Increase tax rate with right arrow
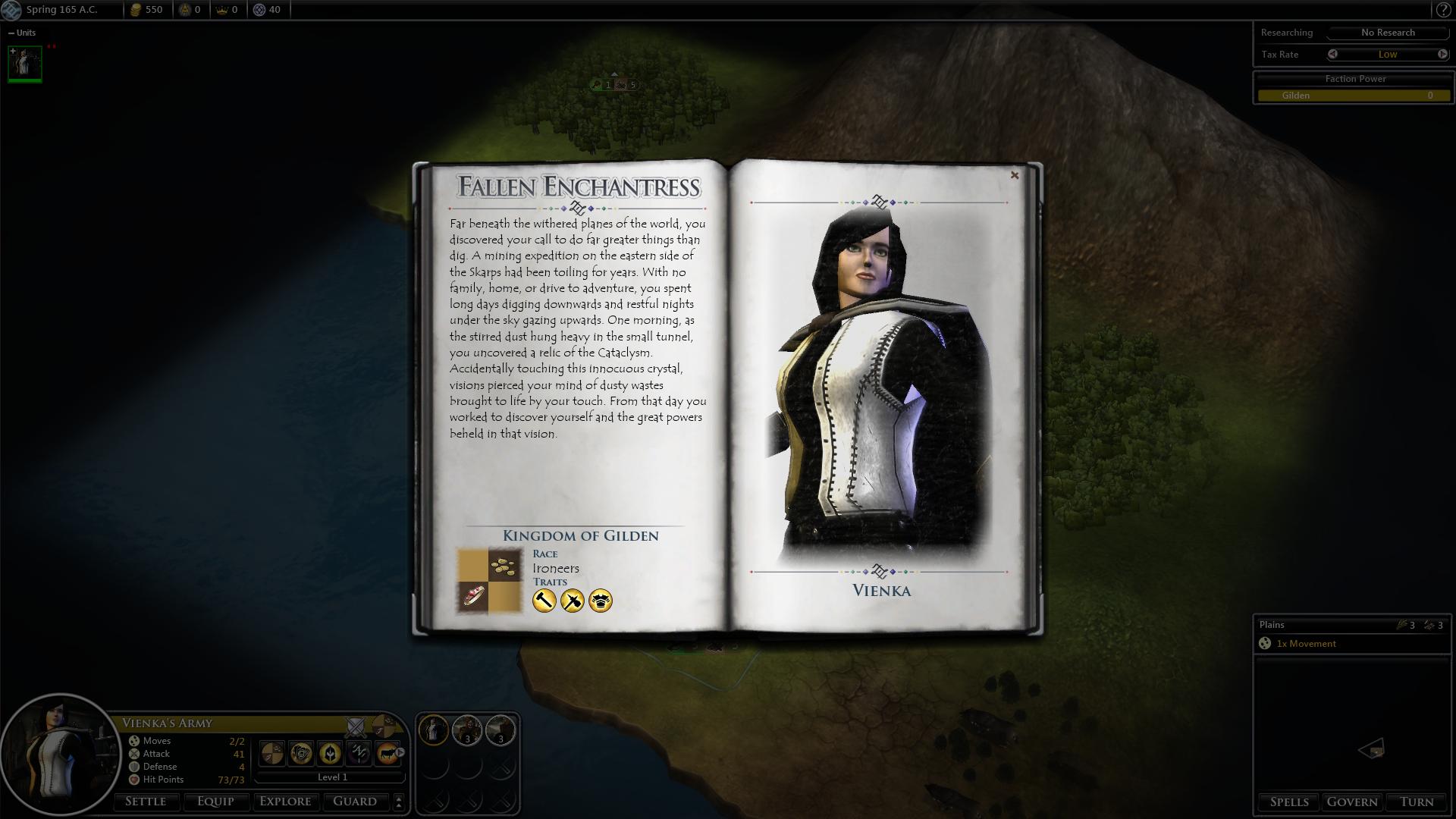 click(x=1442, y=54)
